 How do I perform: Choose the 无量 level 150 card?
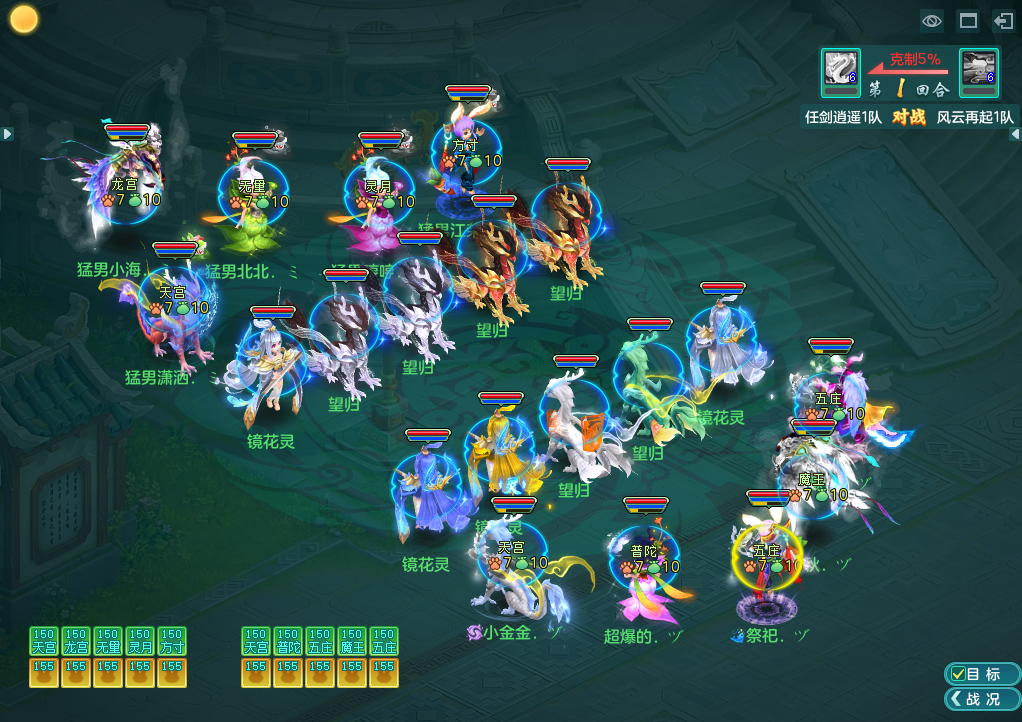tap(108, 641)
